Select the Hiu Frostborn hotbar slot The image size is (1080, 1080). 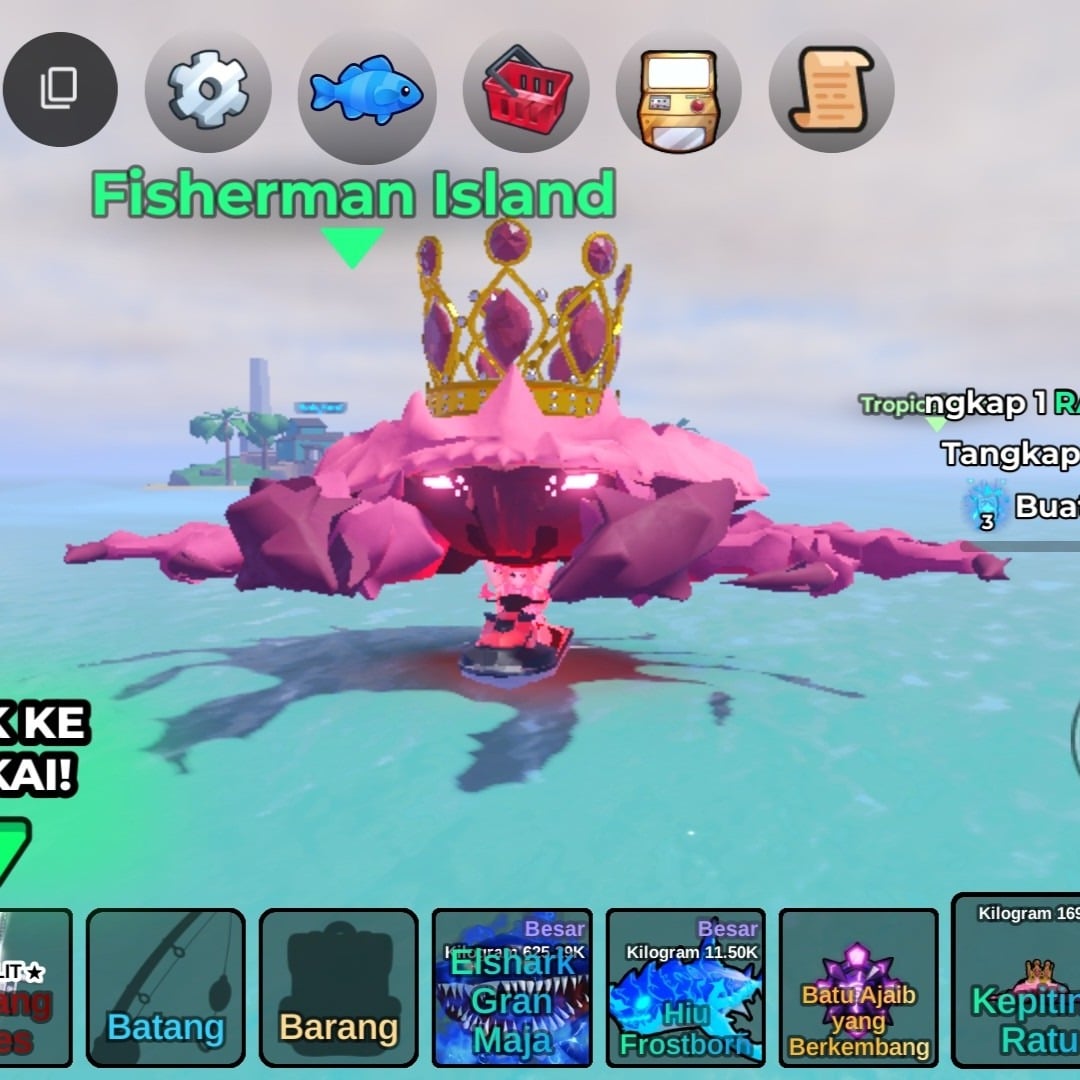(x=686, y=987)
